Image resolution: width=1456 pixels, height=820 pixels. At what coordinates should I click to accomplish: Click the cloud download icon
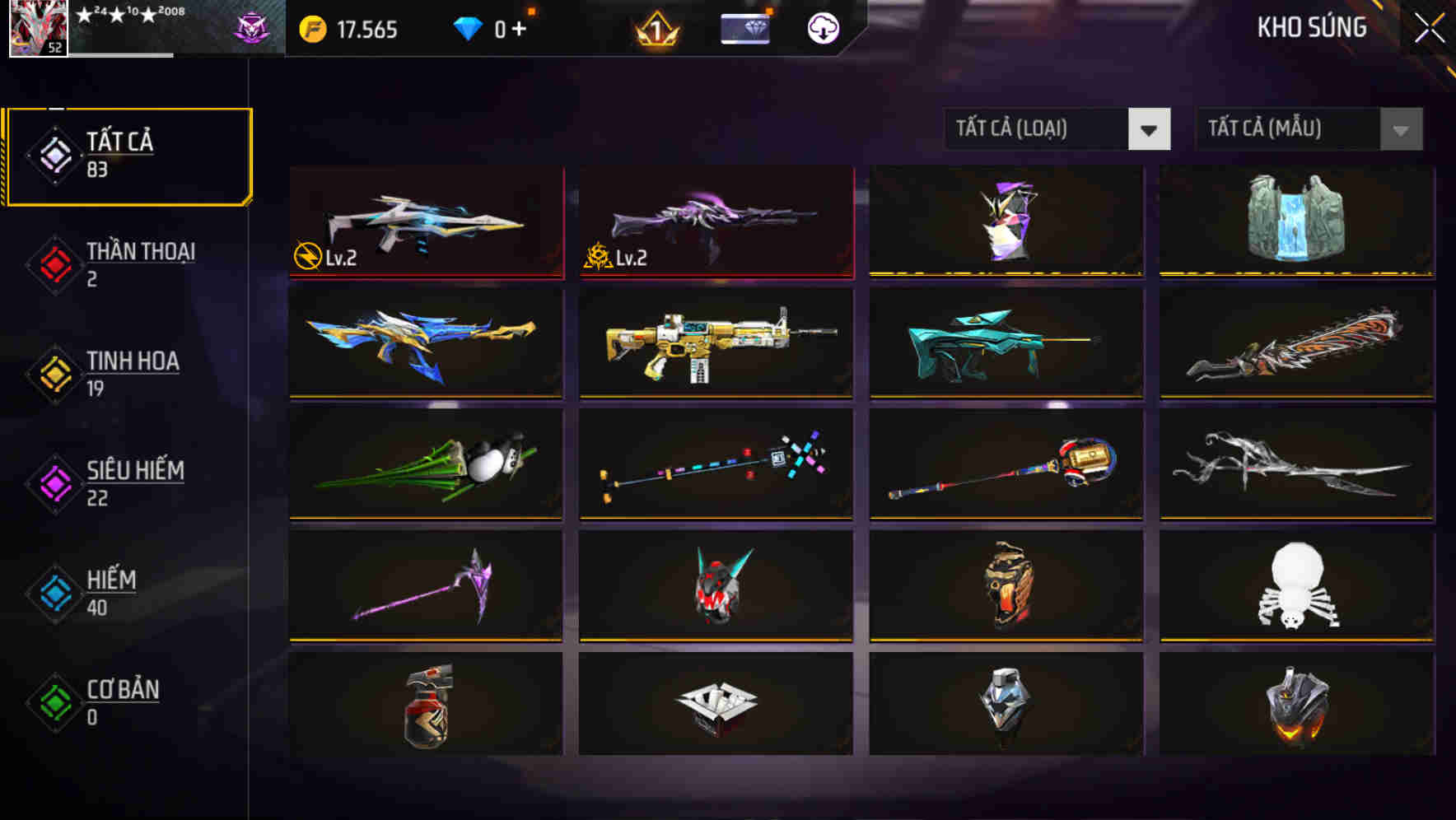pyautogui.click(x=823, y=30)
